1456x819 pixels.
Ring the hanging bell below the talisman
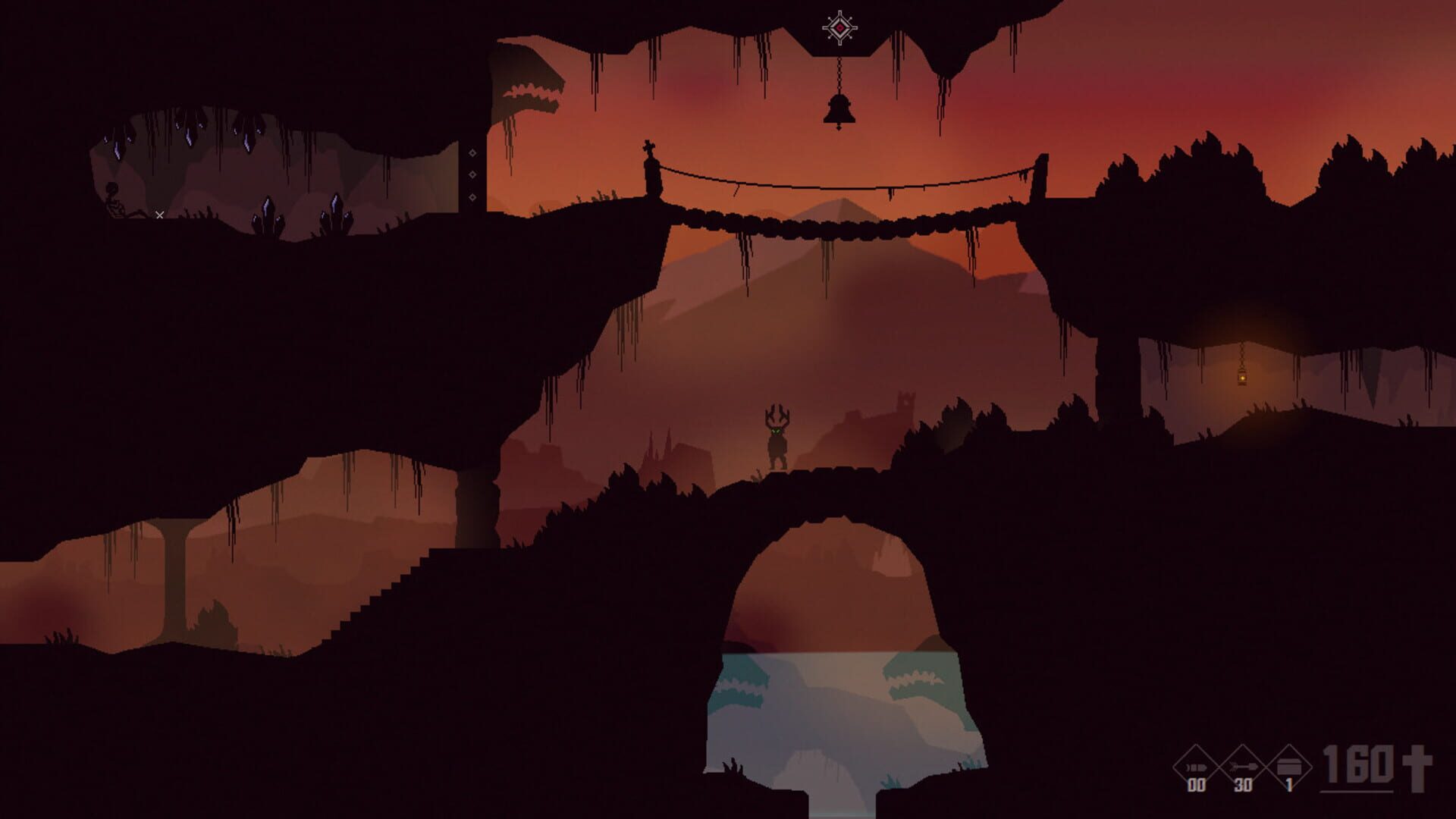point(839,110)
